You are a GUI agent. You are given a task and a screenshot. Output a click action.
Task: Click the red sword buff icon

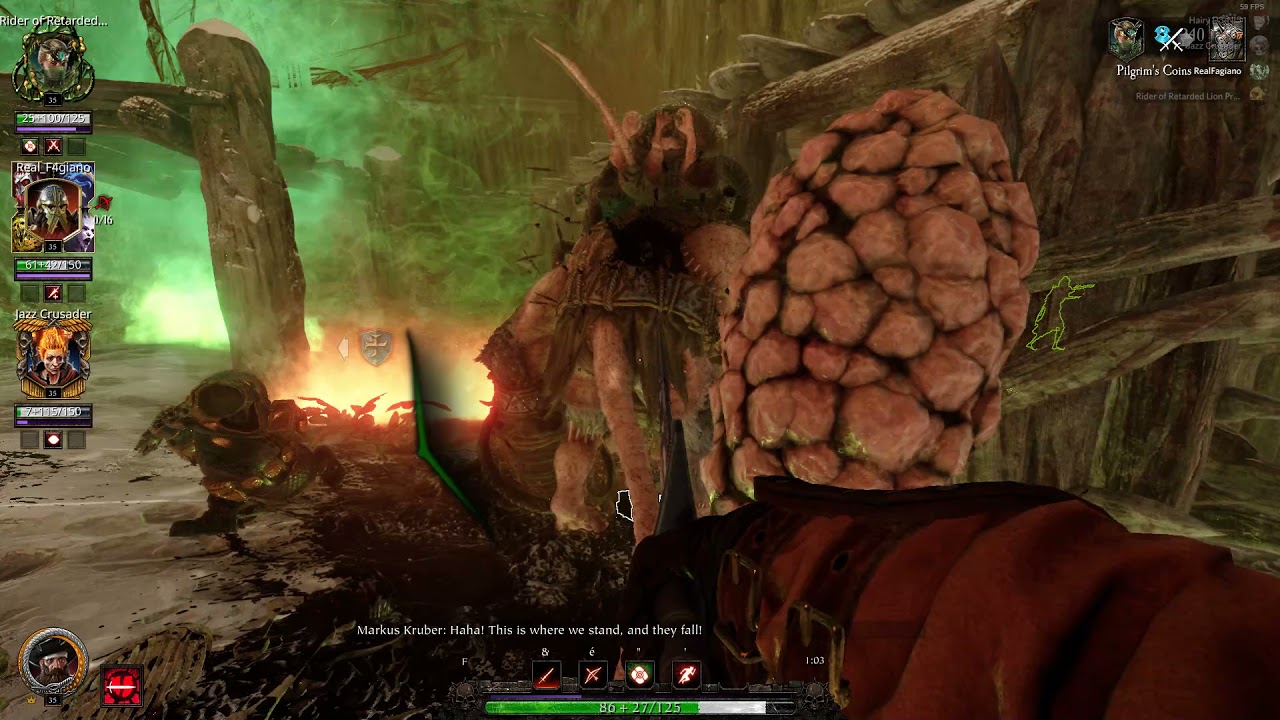pos(122,686)
